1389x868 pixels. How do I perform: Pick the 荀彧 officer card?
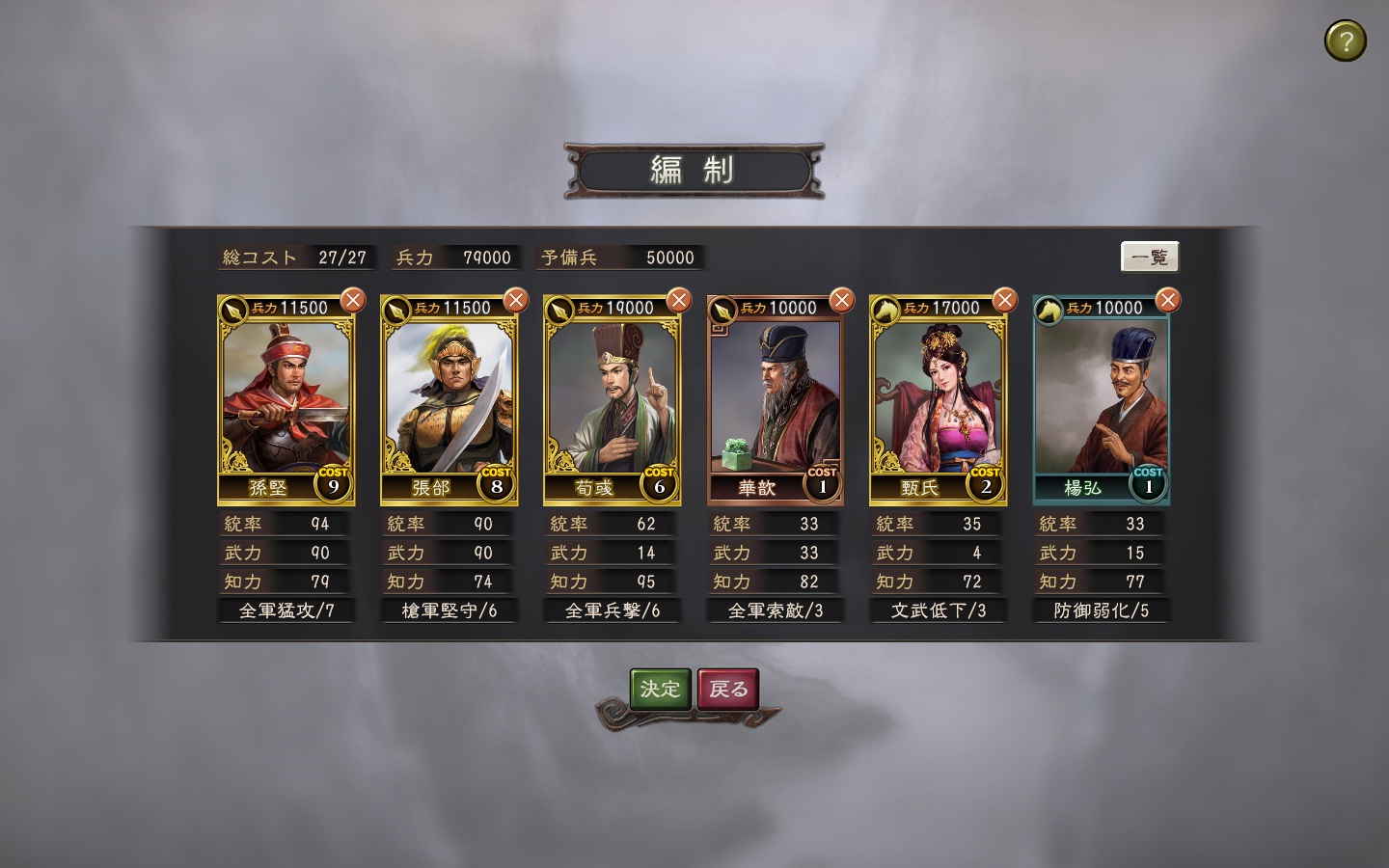coord(612,400)
